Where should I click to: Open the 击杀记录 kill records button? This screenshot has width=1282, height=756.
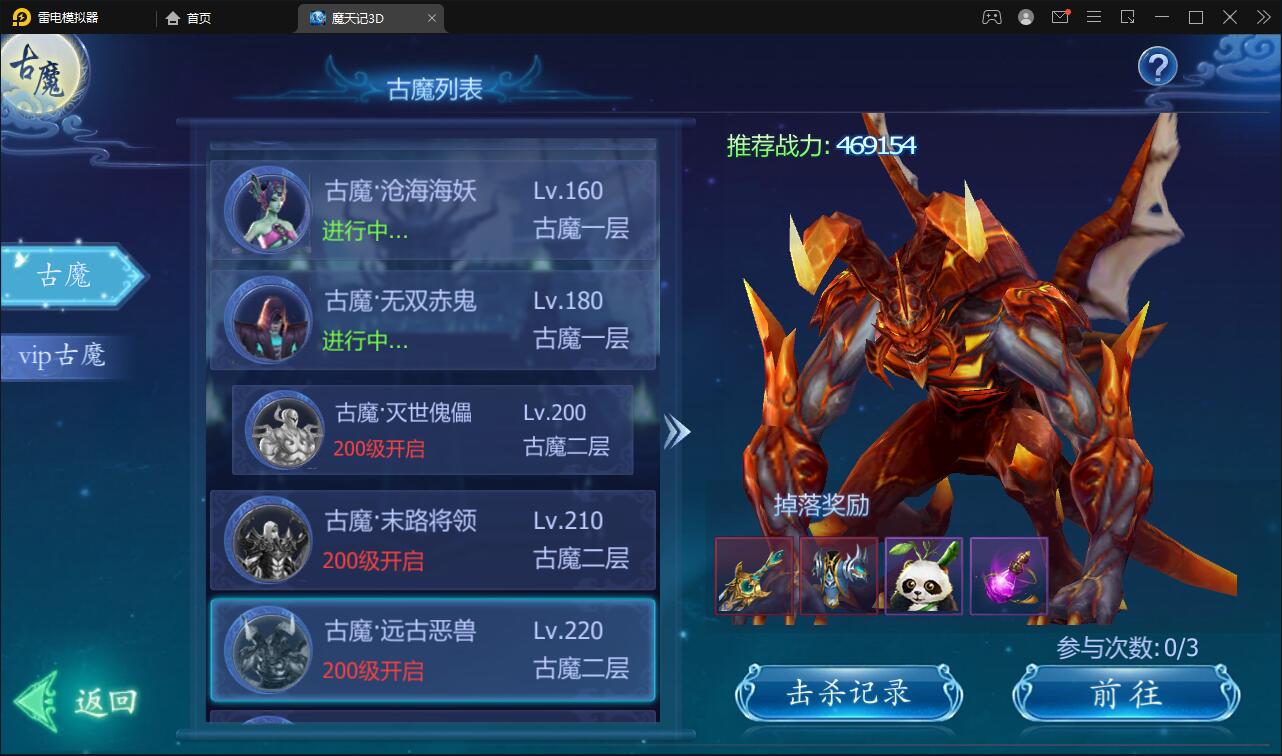pos(848,692)
